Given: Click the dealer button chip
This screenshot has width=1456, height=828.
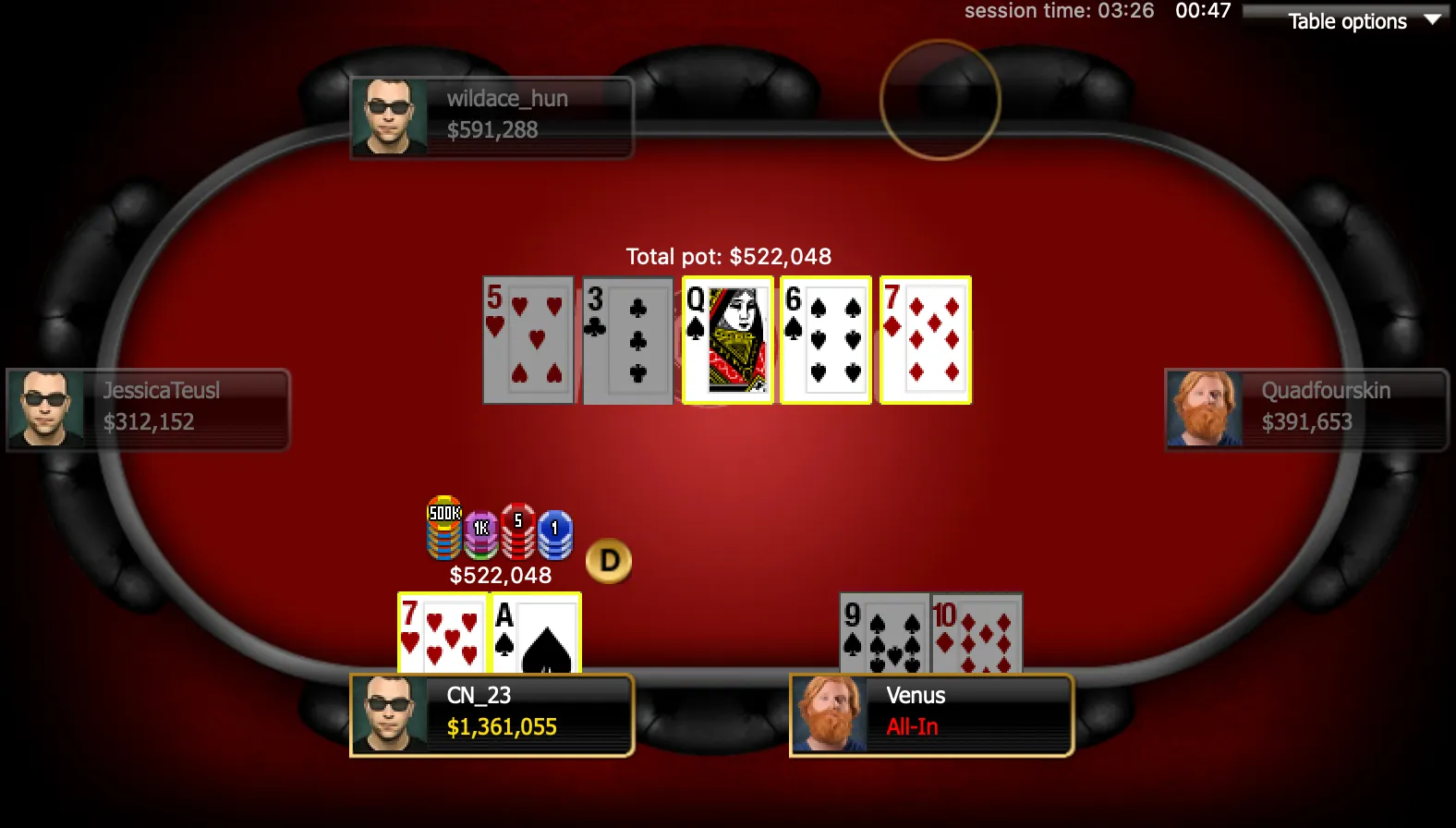Looking at the screenshot, I should (609, 561).
